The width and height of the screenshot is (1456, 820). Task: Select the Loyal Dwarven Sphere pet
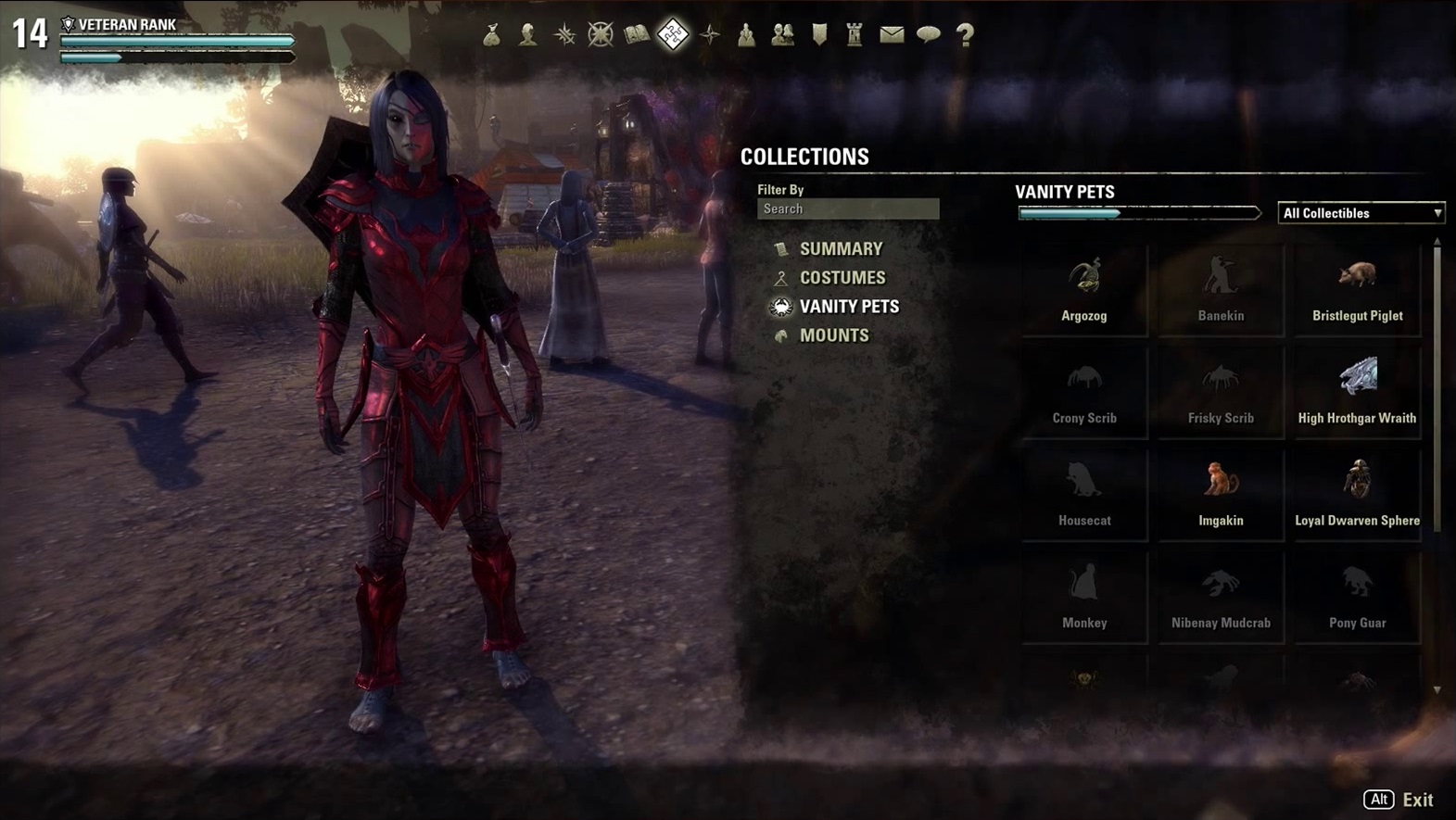(x=1357, y=494)
